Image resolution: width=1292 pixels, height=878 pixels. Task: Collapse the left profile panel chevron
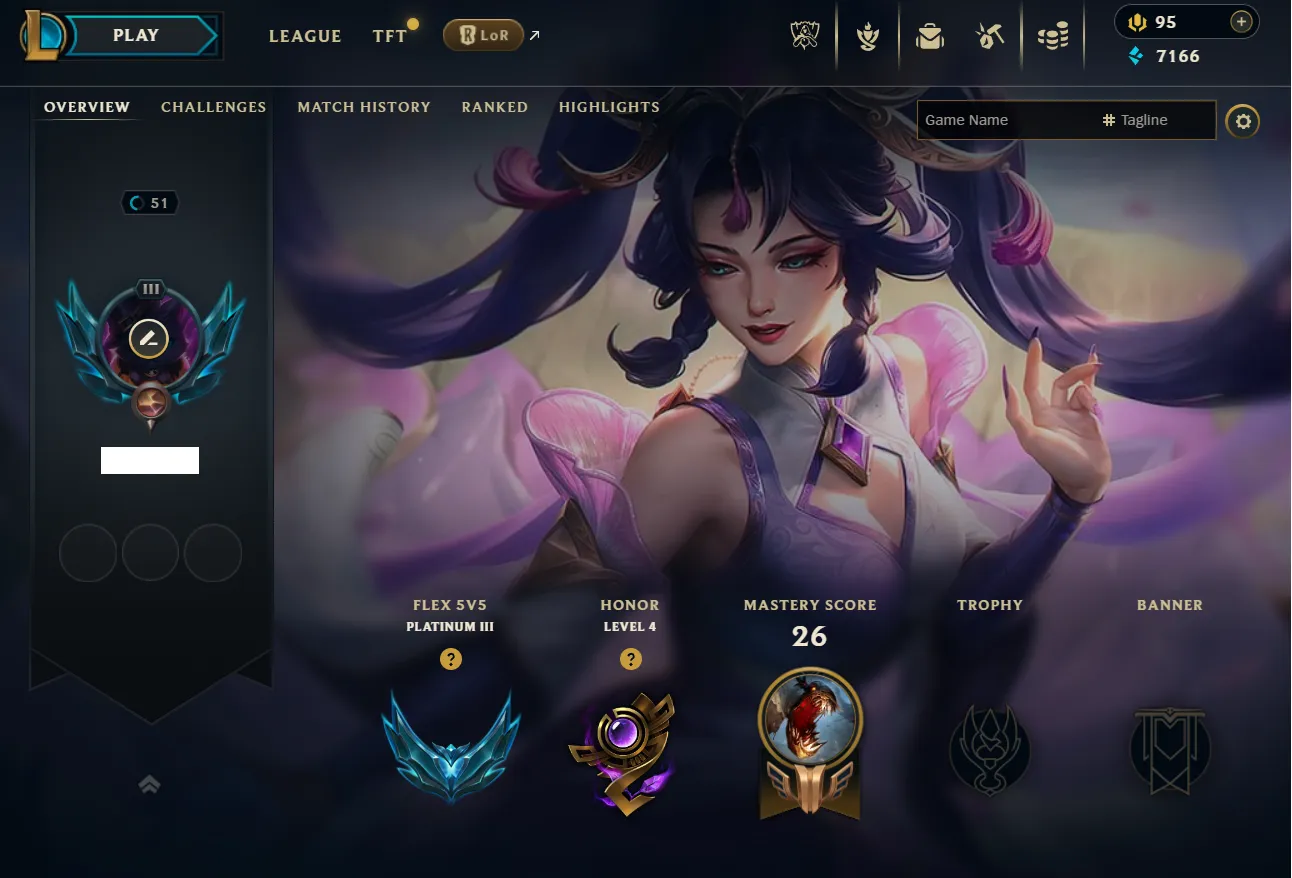[x=149, y=785]
